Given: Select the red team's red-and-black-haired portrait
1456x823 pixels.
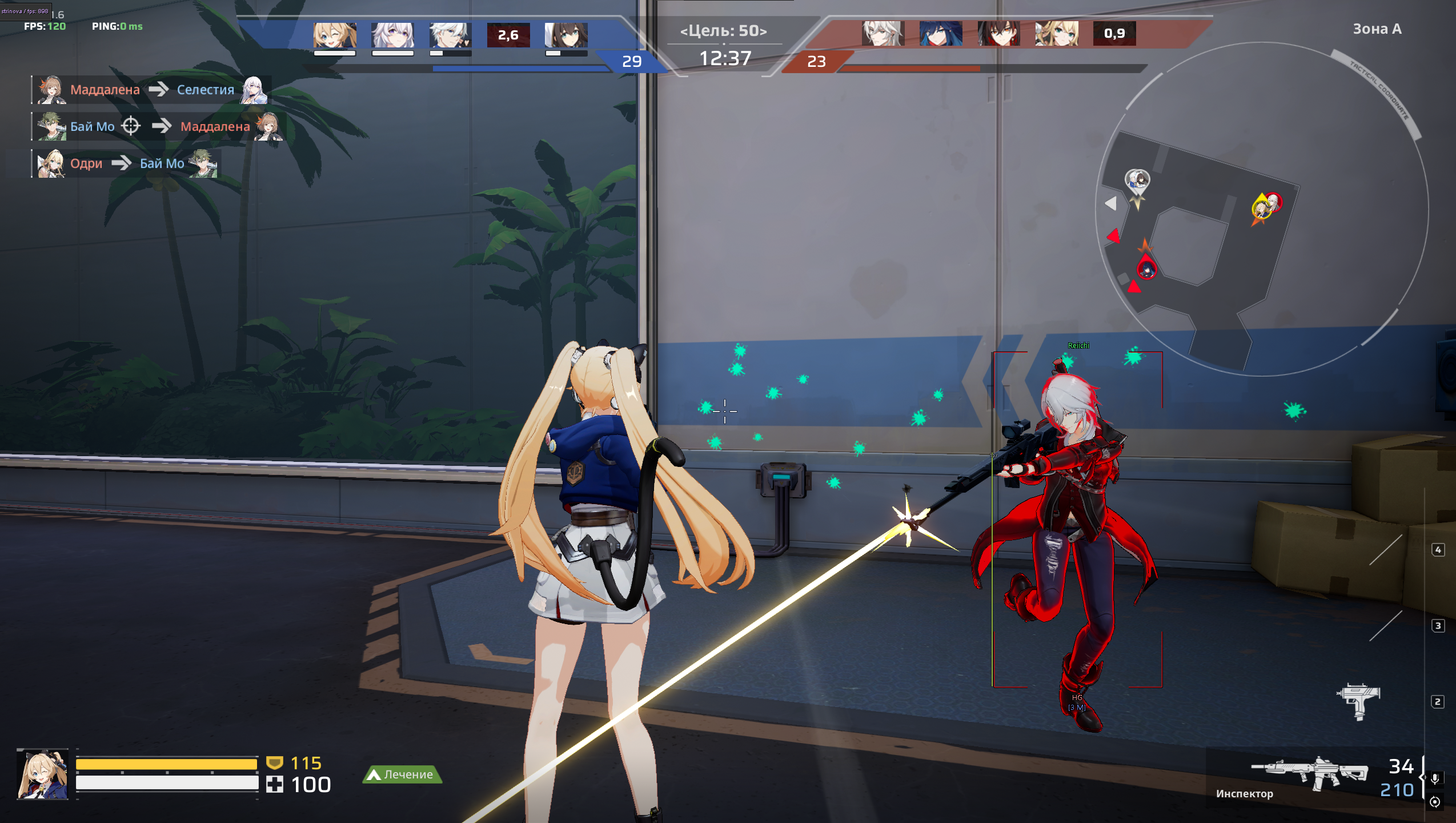Looking at the screenshot, I should [998, 34].
